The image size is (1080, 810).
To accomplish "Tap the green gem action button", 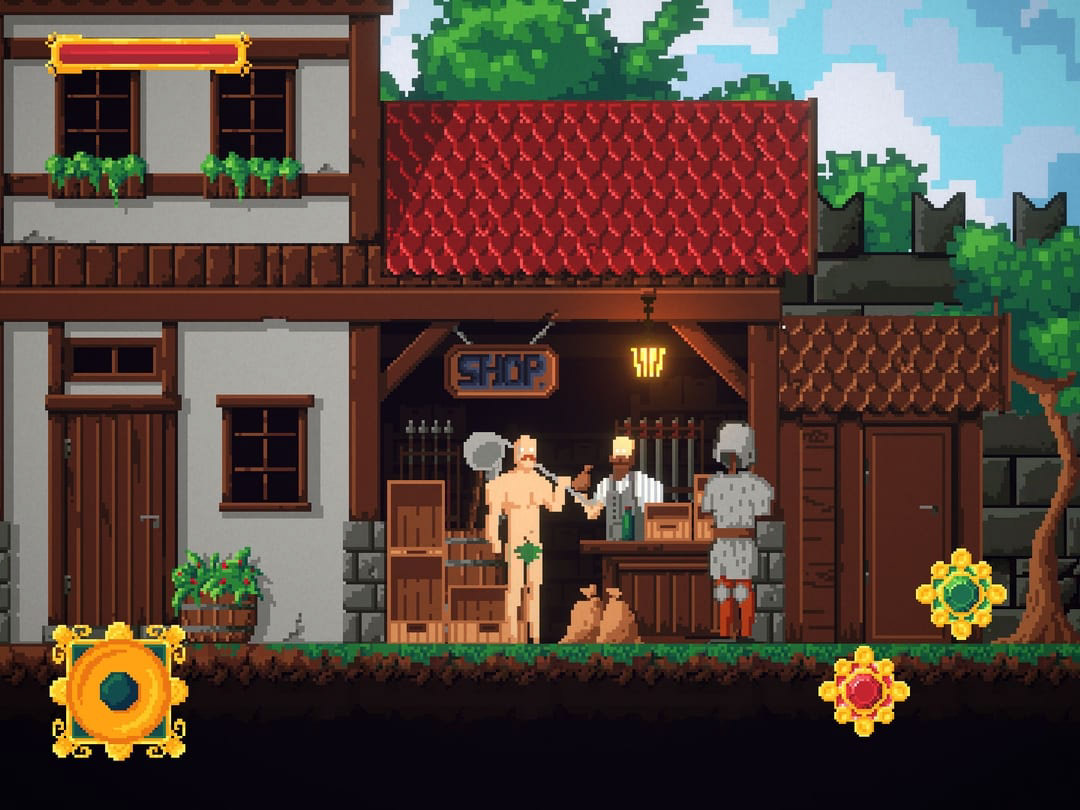I will pyautogui.click(x=960, y=594).
